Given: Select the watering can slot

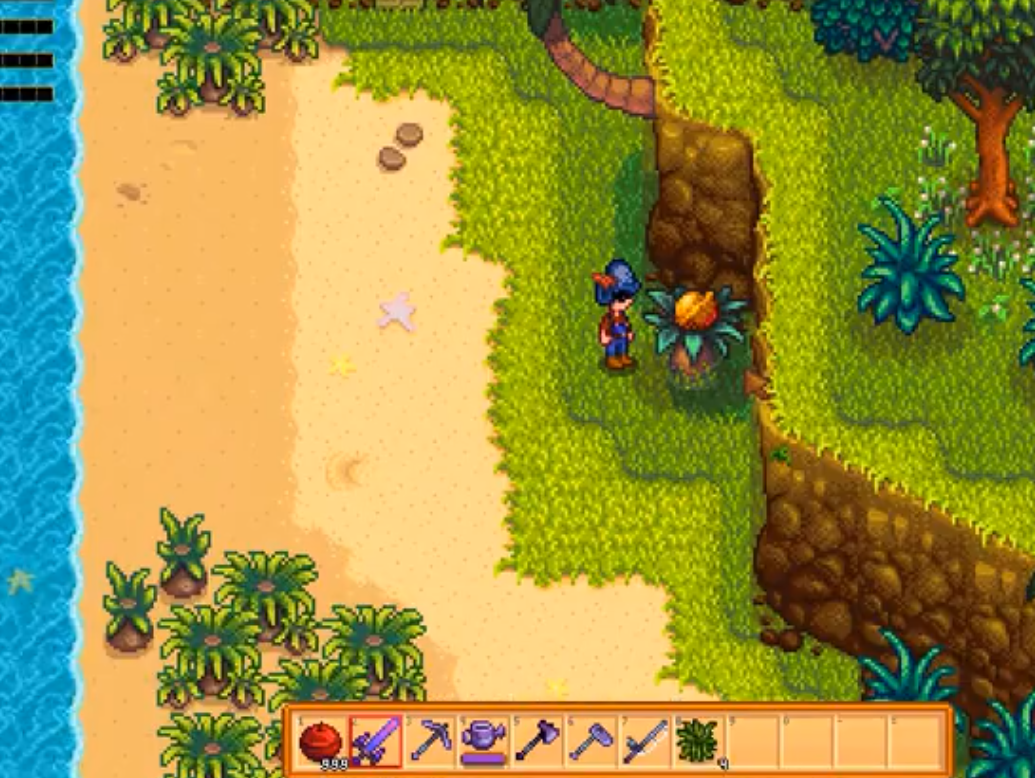Looking at the screenshot, I should pyautogui.click(x=484, y=743).
